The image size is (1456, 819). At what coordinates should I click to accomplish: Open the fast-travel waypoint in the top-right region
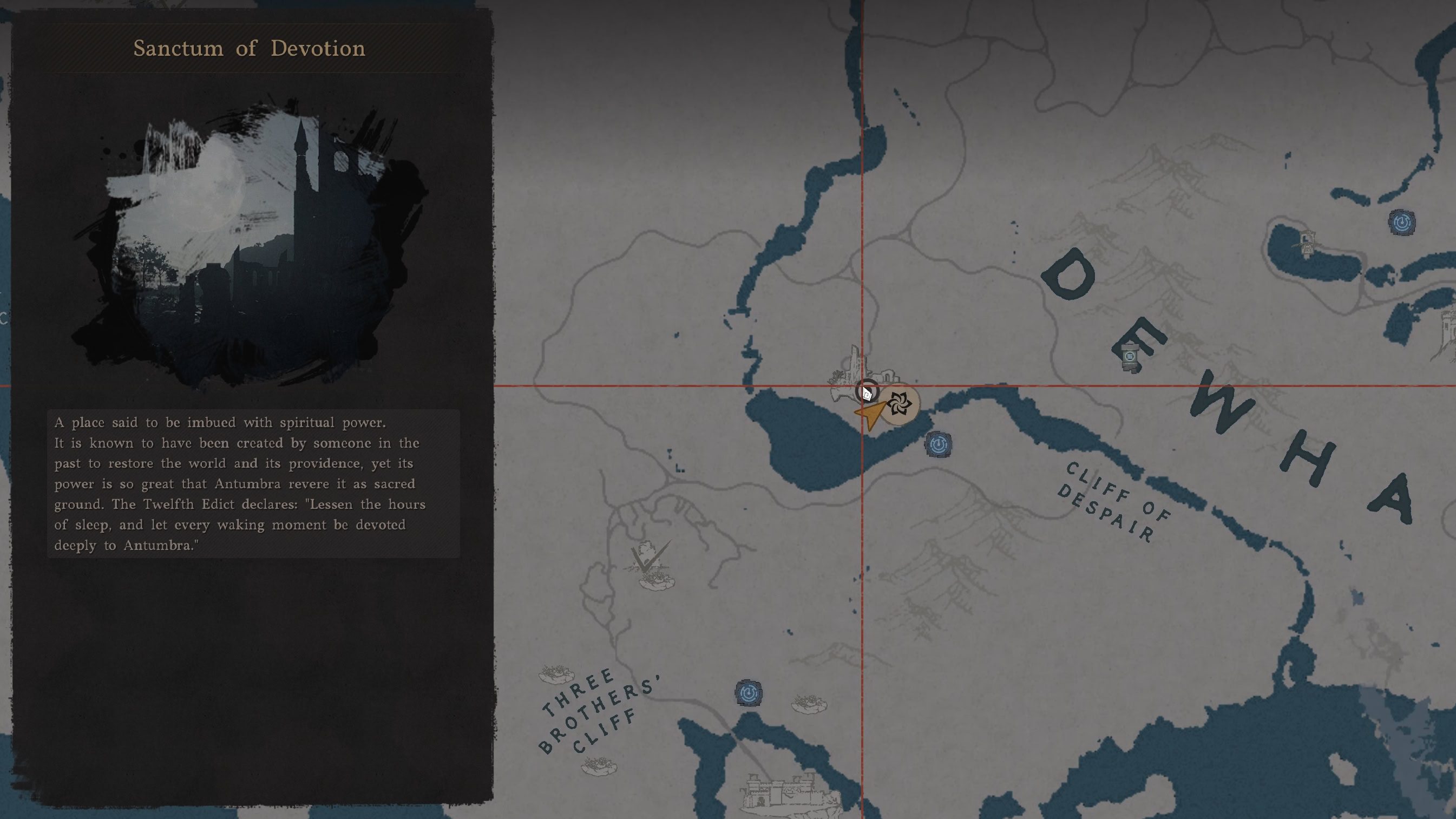(1402, 223)
